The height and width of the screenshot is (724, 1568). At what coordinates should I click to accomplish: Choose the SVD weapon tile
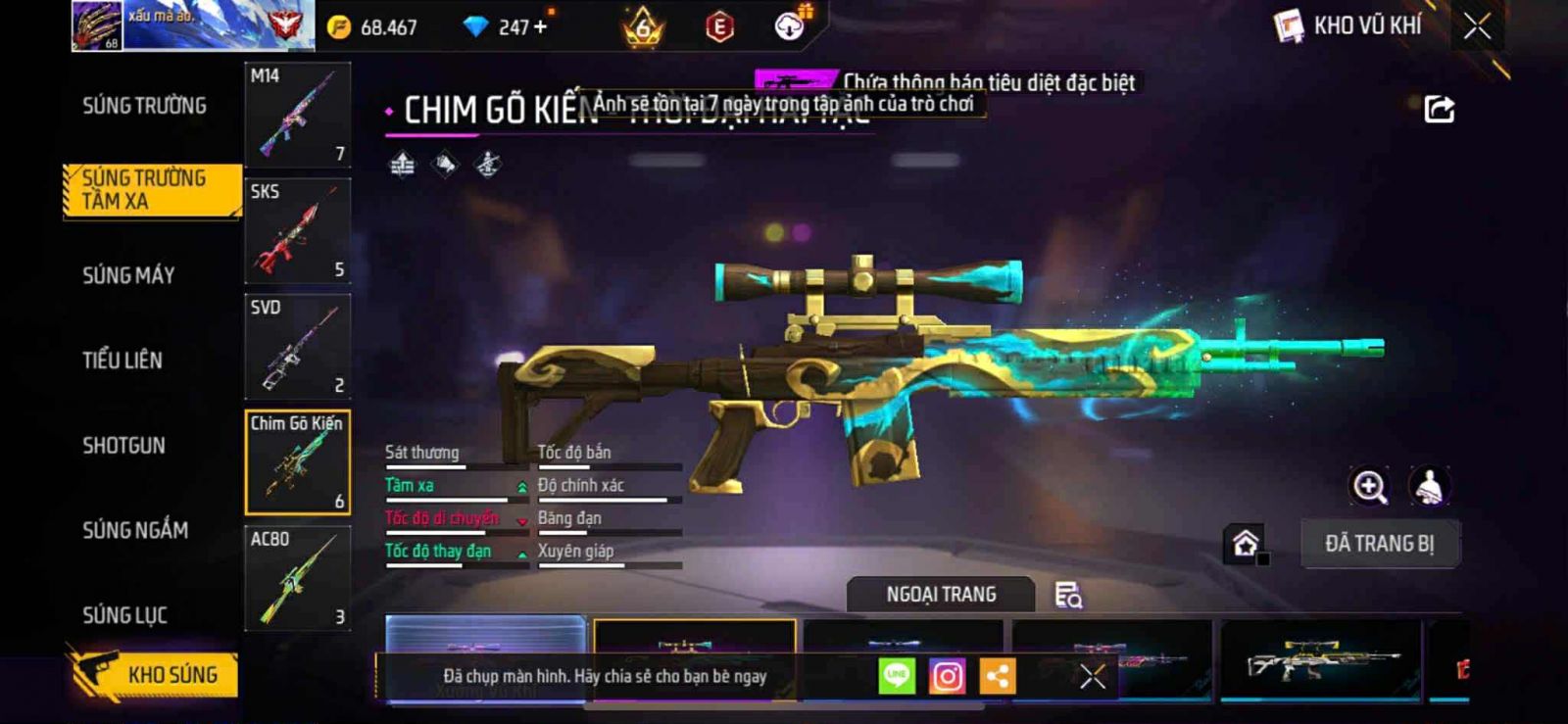tap(297, 346)
